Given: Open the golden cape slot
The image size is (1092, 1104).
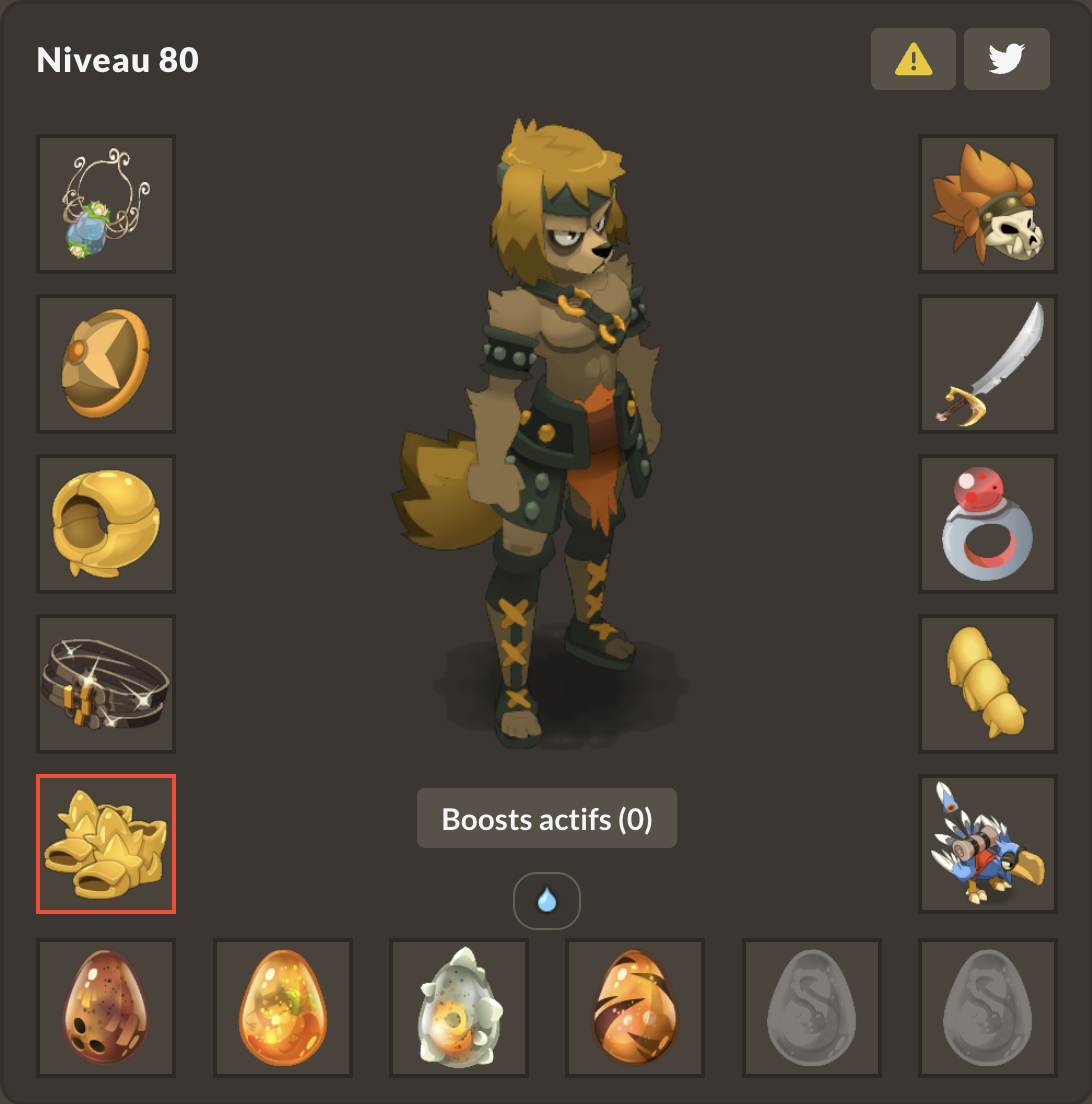Looking at the screenshot, I should (988, 684).
